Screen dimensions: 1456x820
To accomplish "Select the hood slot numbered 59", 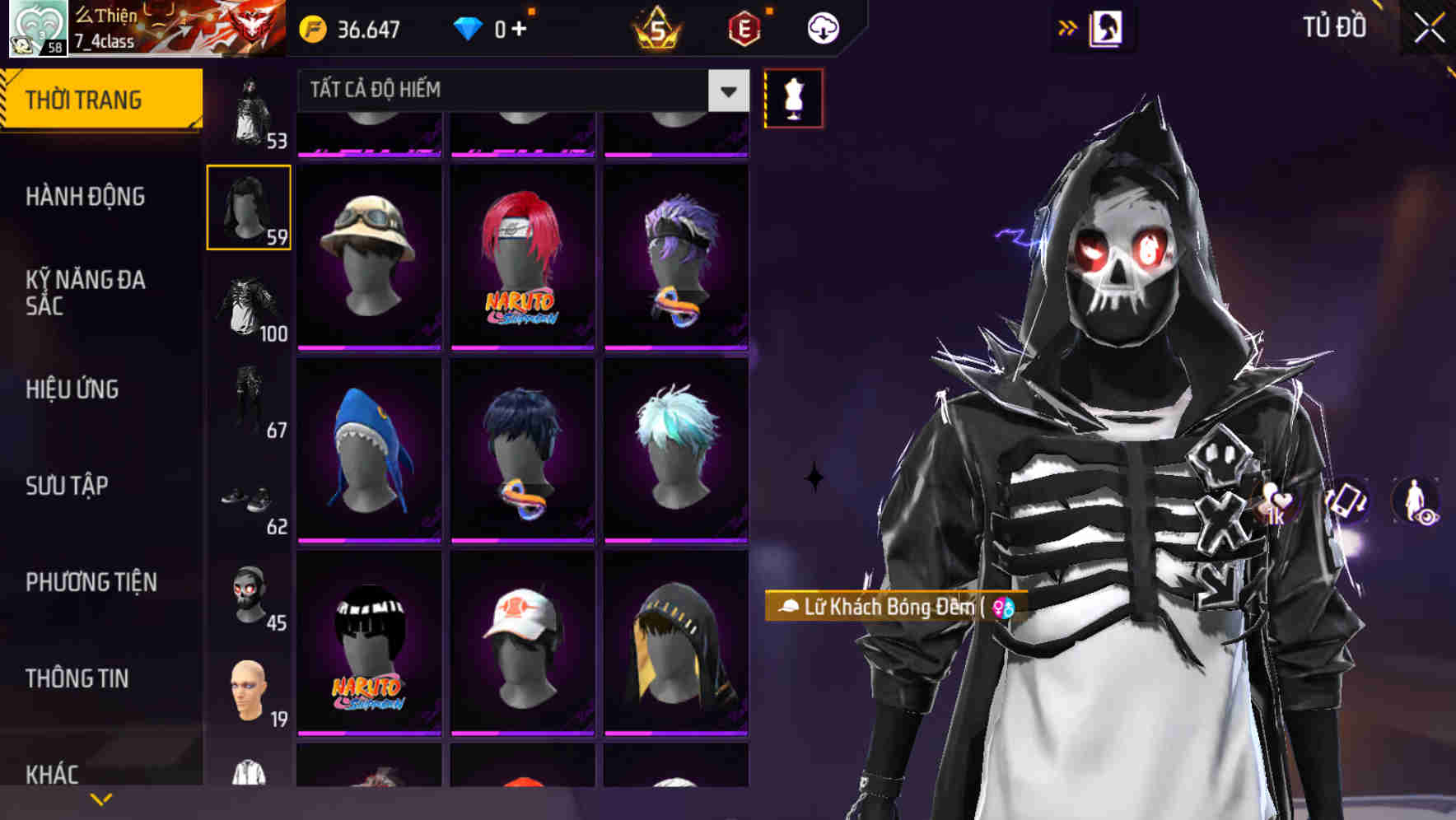I will pyautogui.click(x=249, y=207).
